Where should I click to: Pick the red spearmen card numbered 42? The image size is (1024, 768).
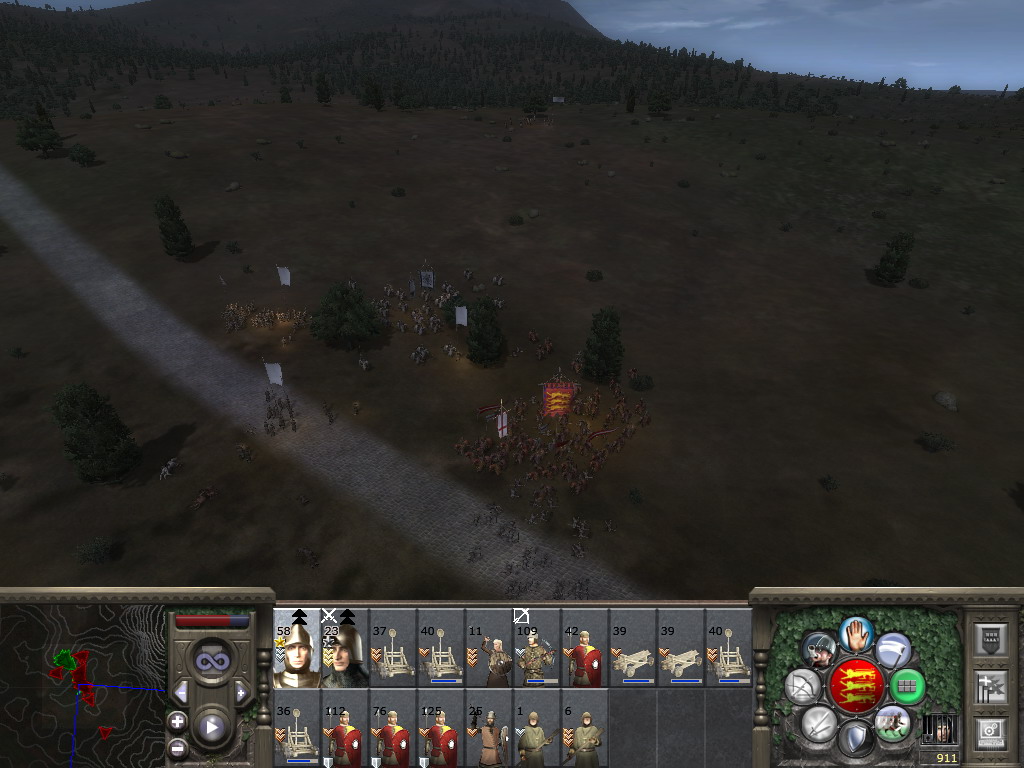tap(585, 647)
